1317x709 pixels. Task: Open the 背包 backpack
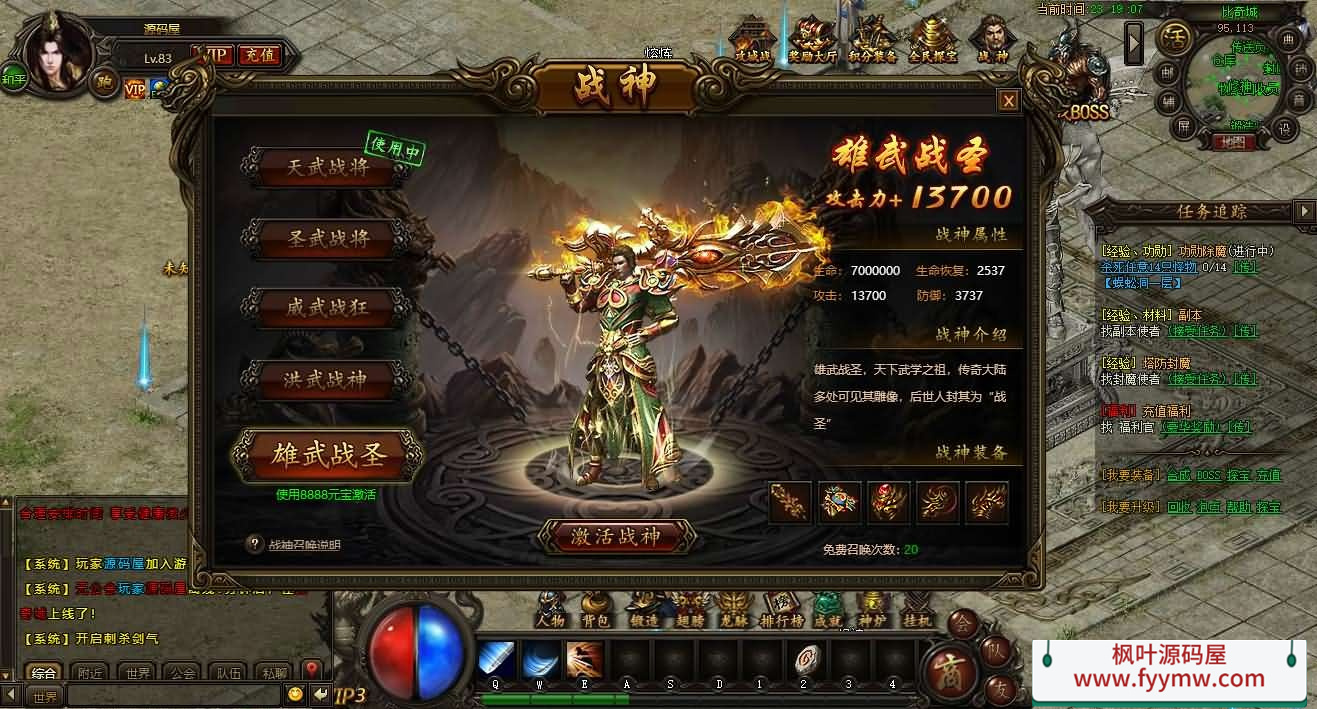595,606
